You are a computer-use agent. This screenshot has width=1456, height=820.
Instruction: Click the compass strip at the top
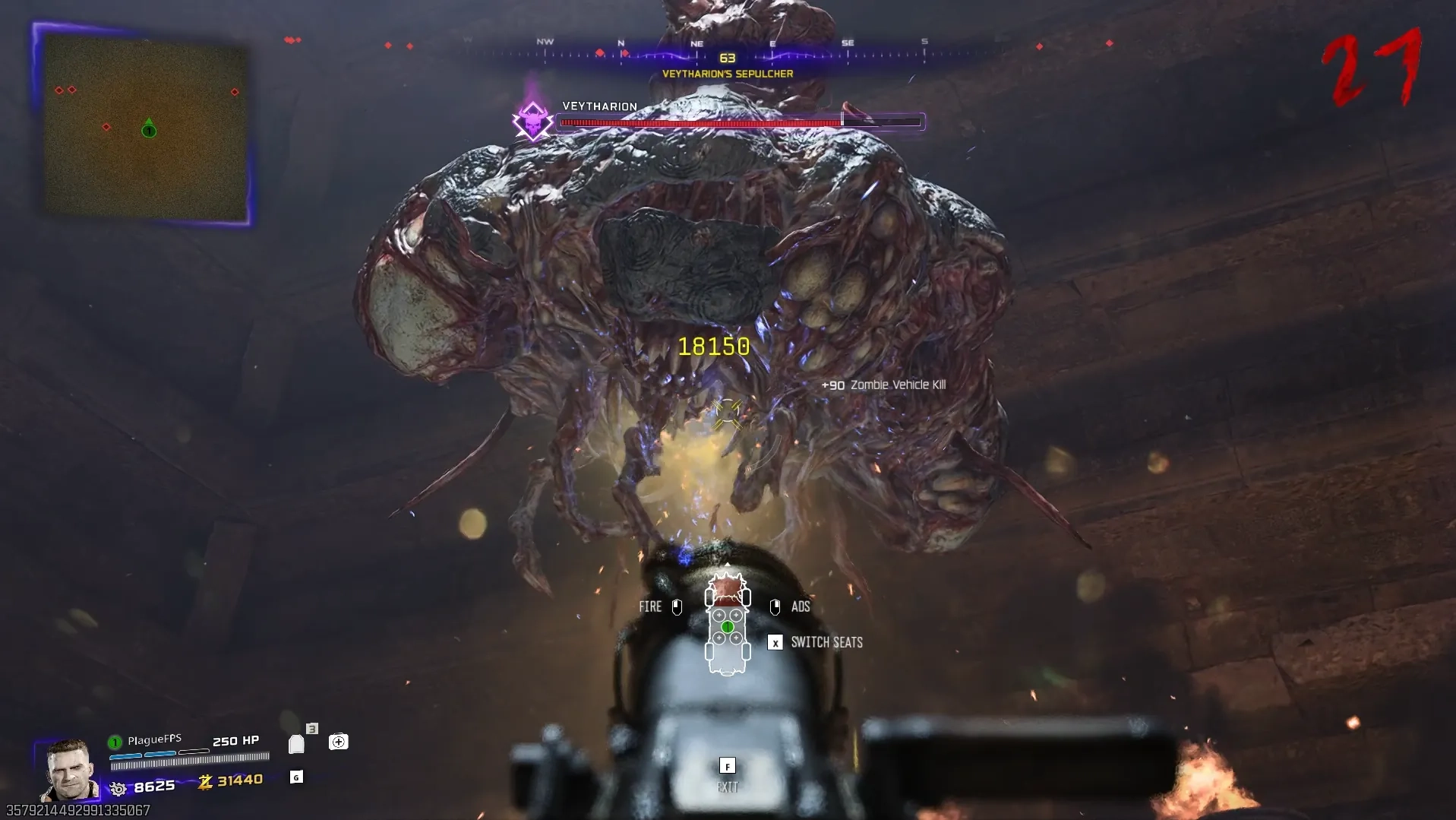[728, 50]
